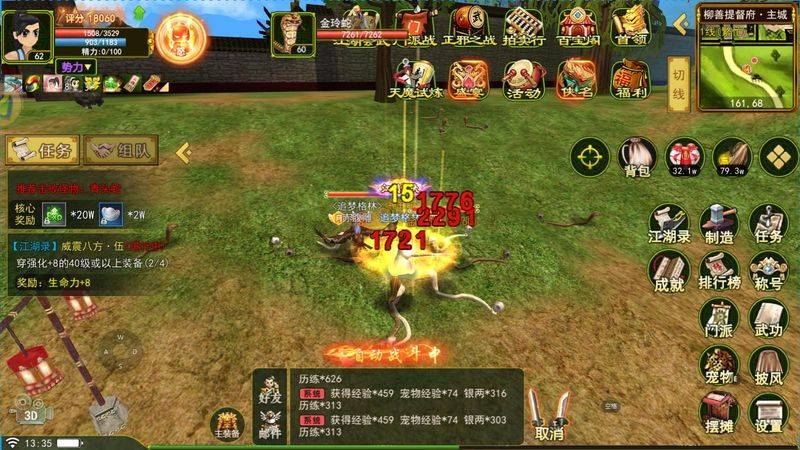Switch to the 组队 team tab
Image resolution: width=800 pixels, height=450 pixels.
(x=124, y=151)
